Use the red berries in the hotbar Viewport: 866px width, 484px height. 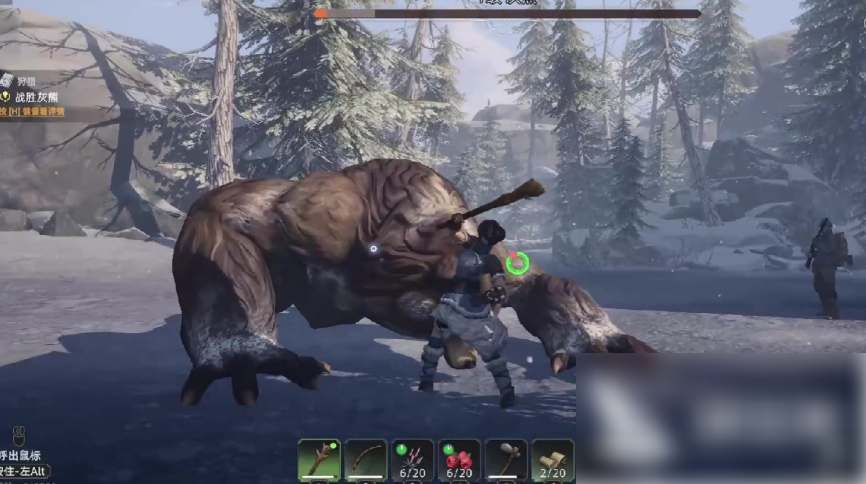point(459,460)
